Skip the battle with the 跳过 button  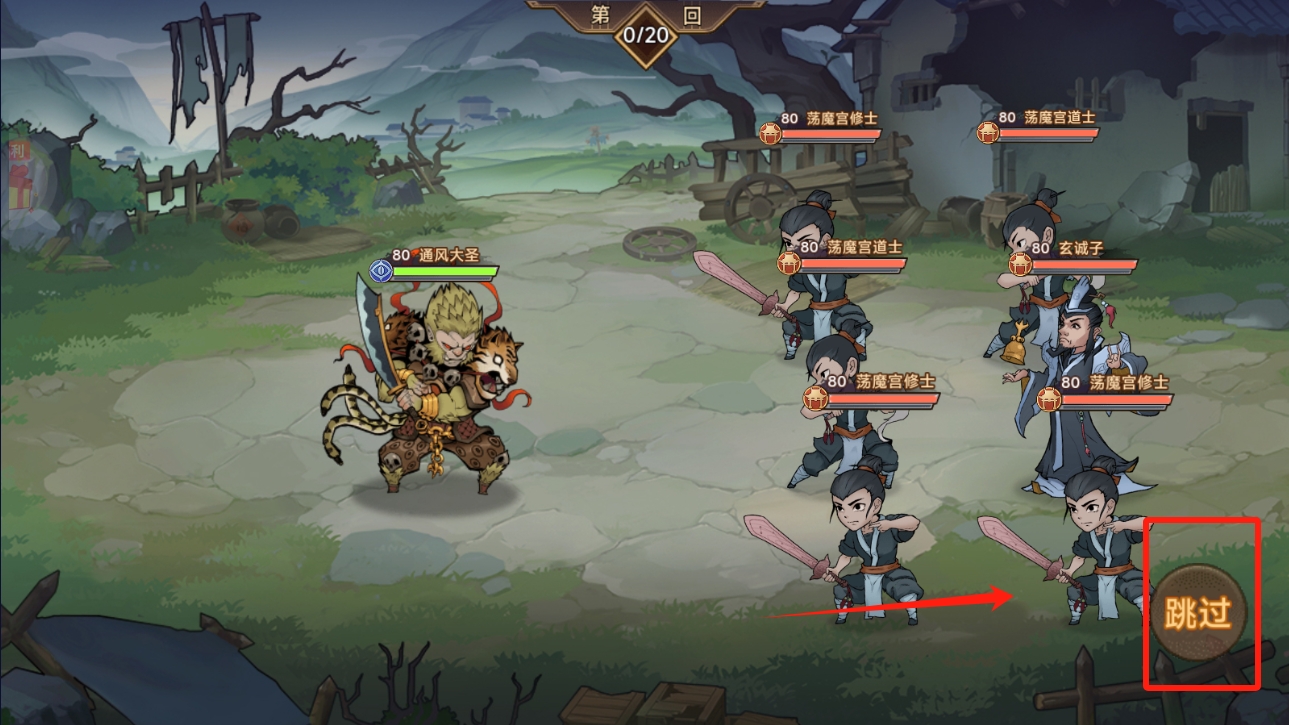coord(1200,613)
